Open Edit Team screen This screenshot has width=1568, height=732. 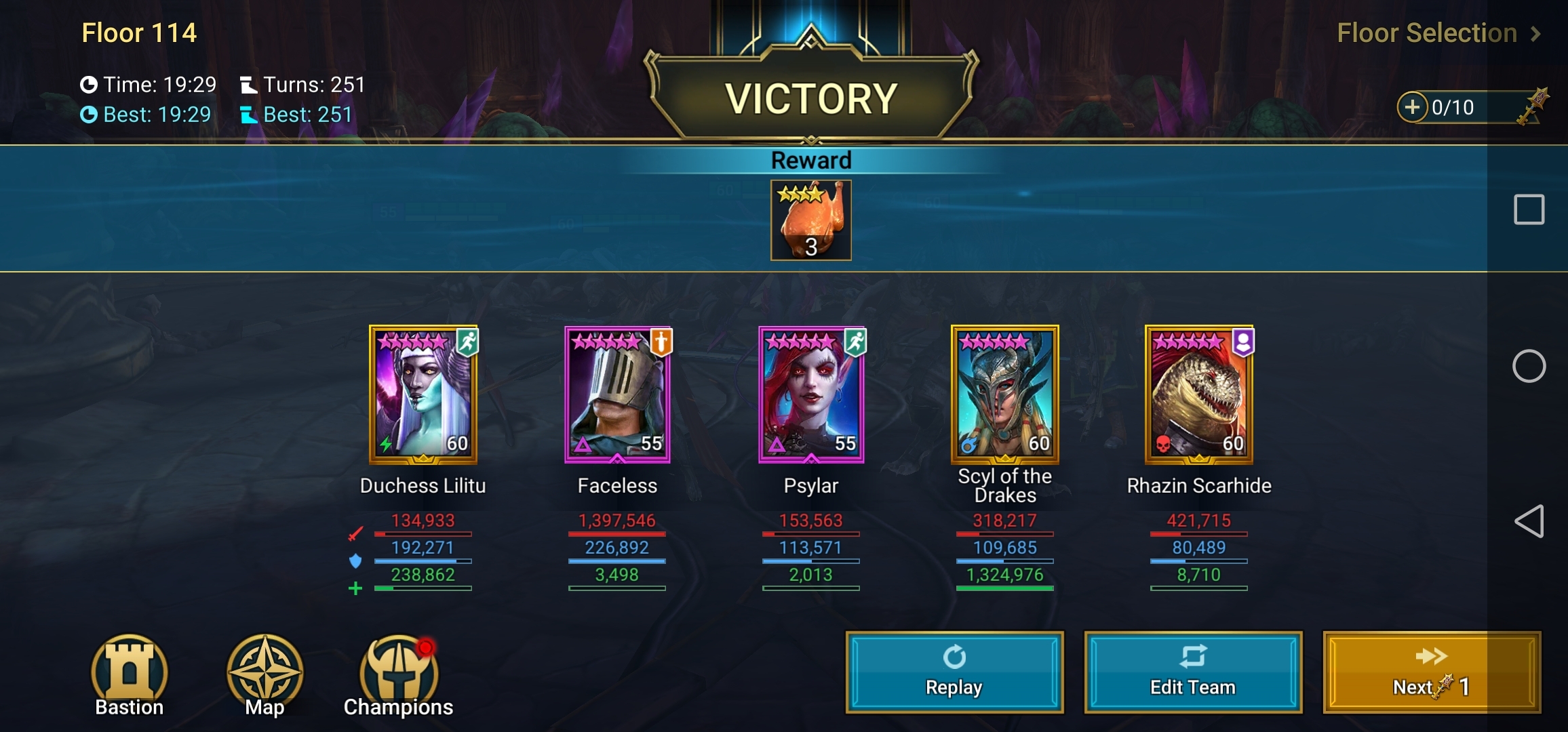click(x=1193, y=672)
